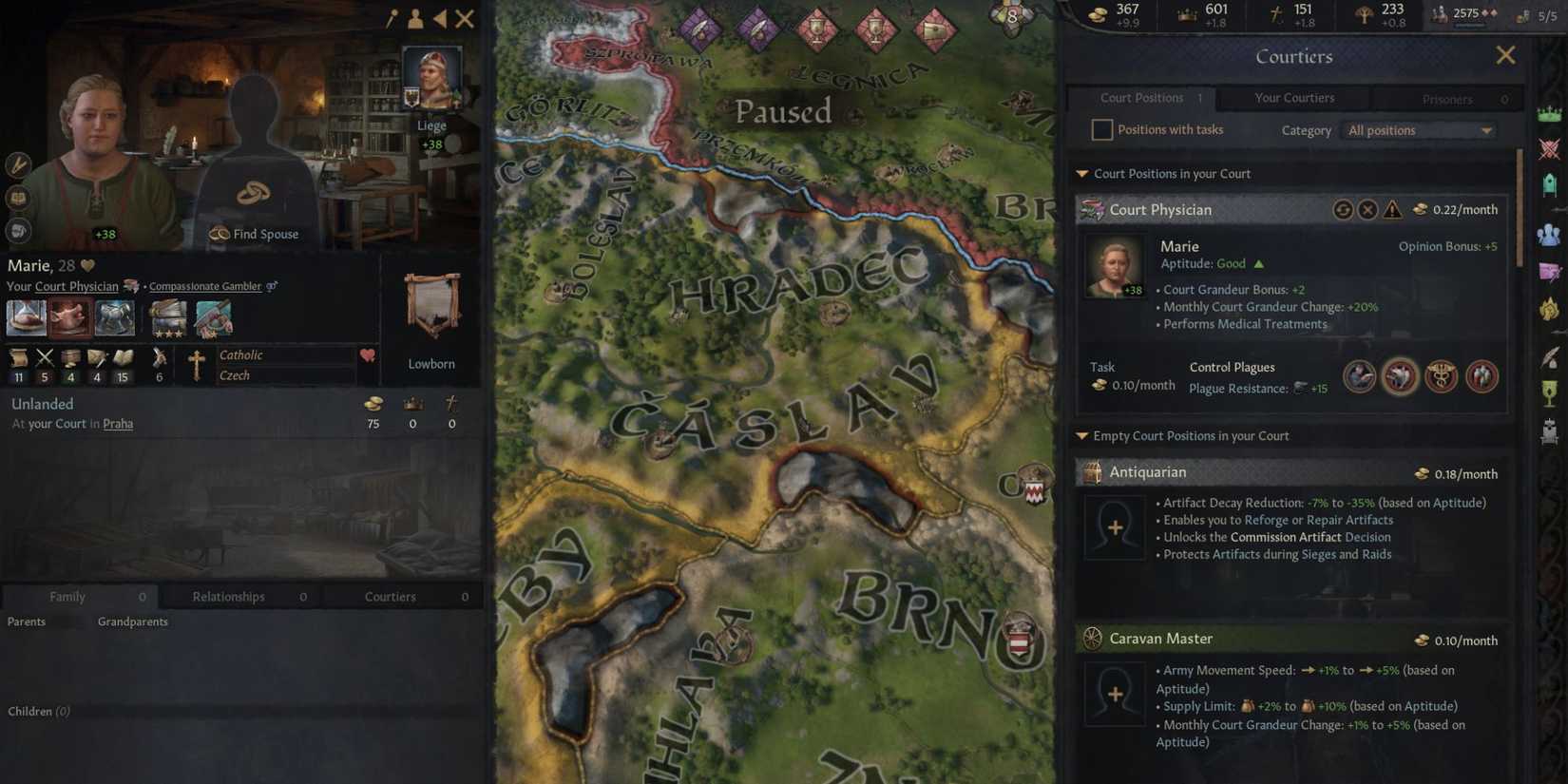
Task: Swap the Court Physician using circular arrows icon
Action: [x=1343, y=209]
